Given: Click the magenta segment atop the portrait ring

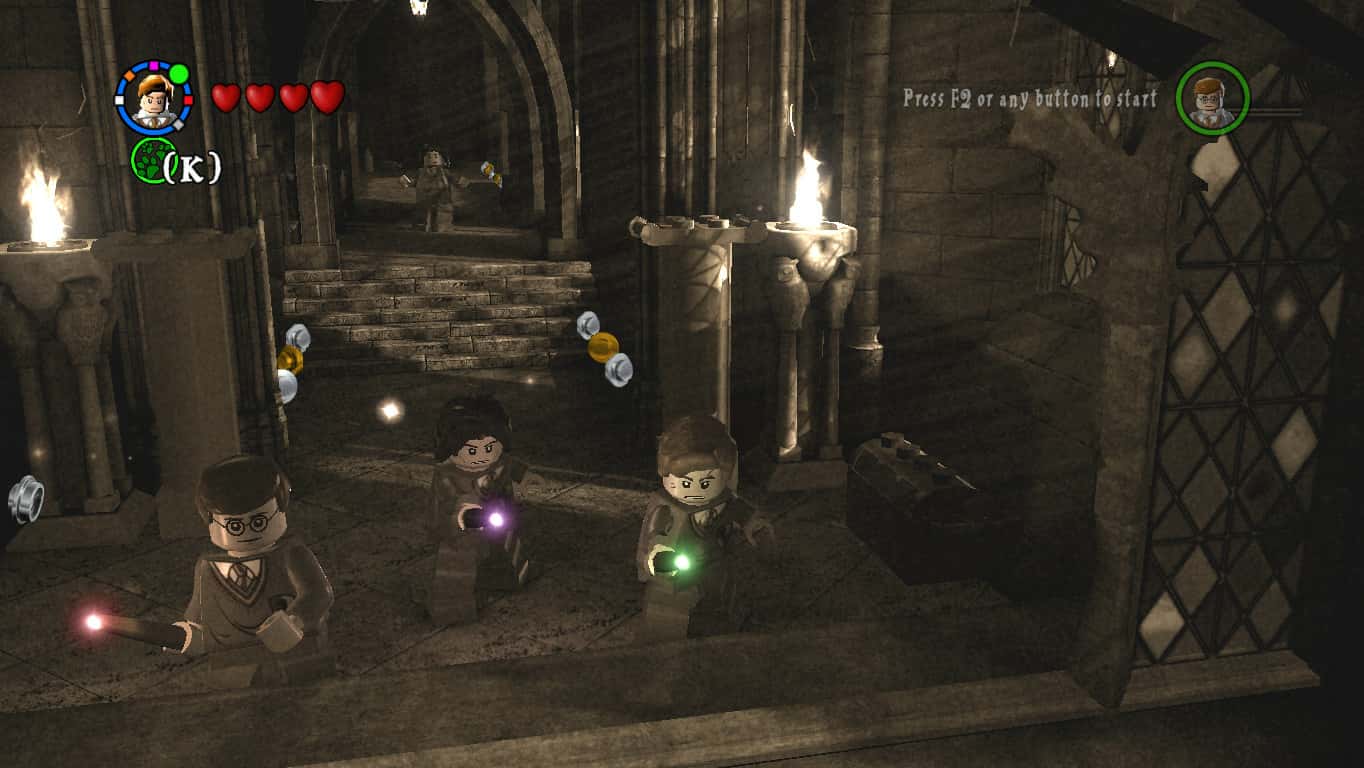Looking at the screenshot, I should [x=154, y=65].
